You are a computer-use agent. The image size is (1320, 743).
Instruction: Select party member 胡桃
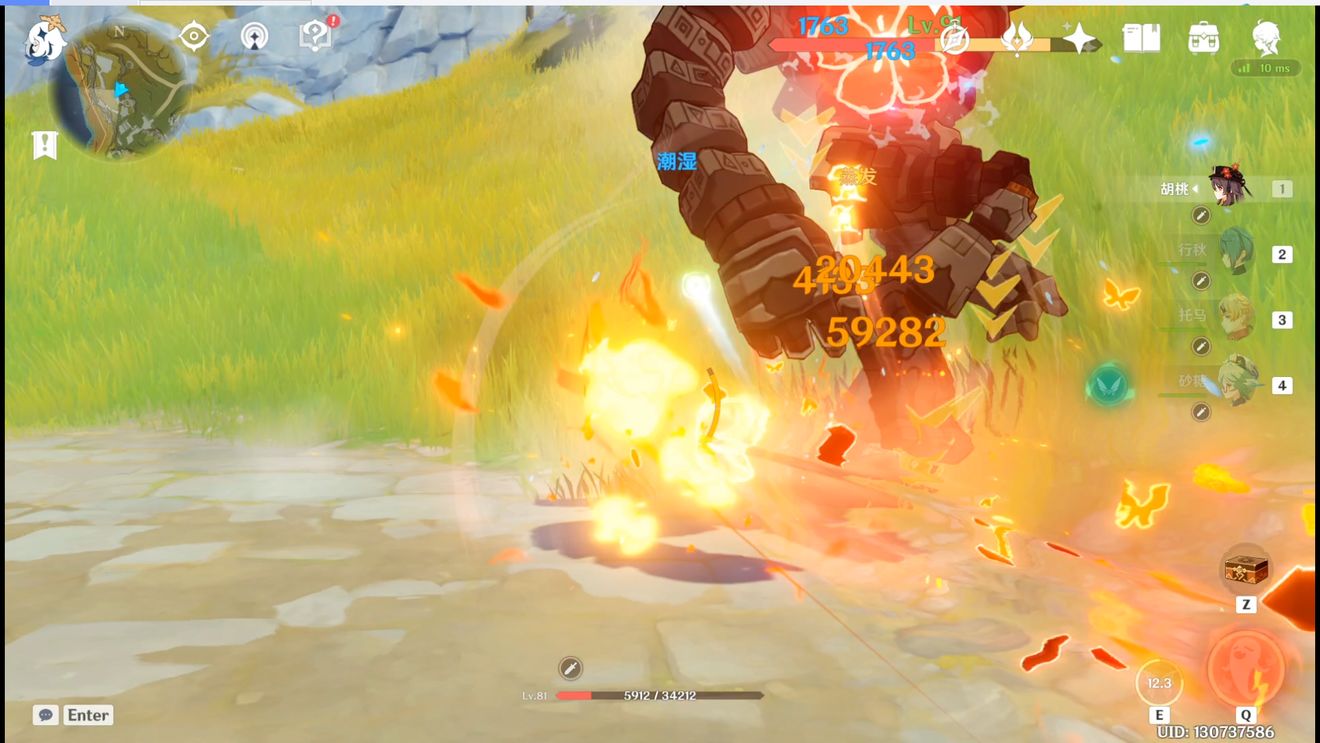coord(1229,187)
